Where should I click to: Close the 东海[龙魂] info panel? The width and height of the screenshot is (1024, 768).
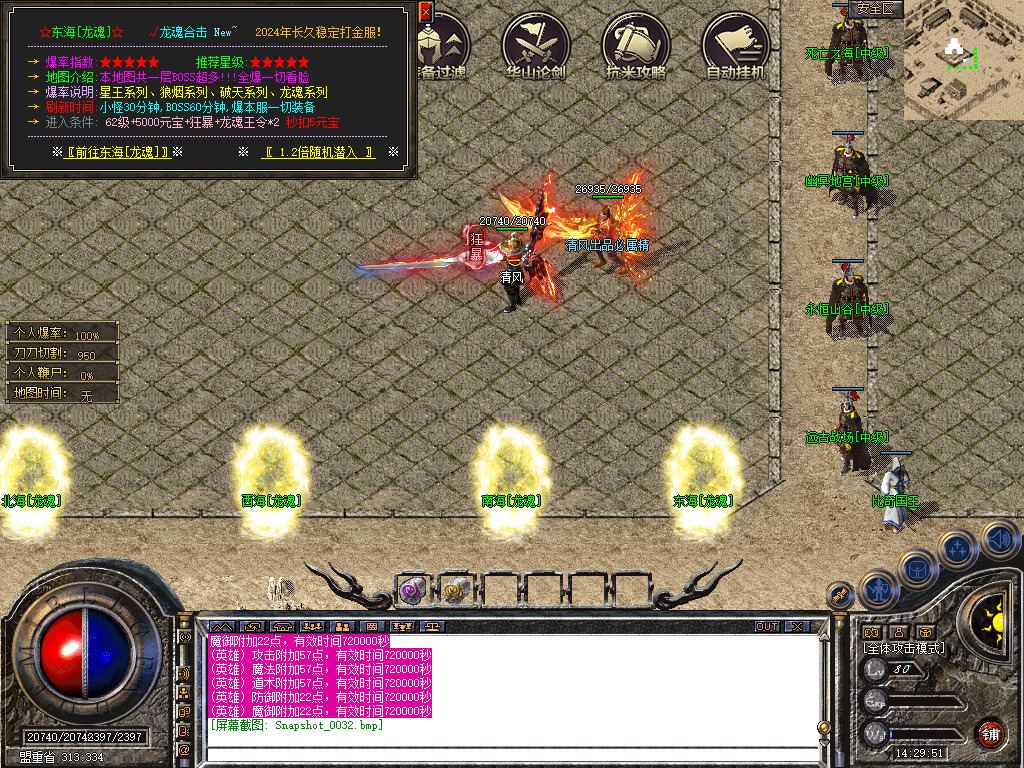coord(425,12)
